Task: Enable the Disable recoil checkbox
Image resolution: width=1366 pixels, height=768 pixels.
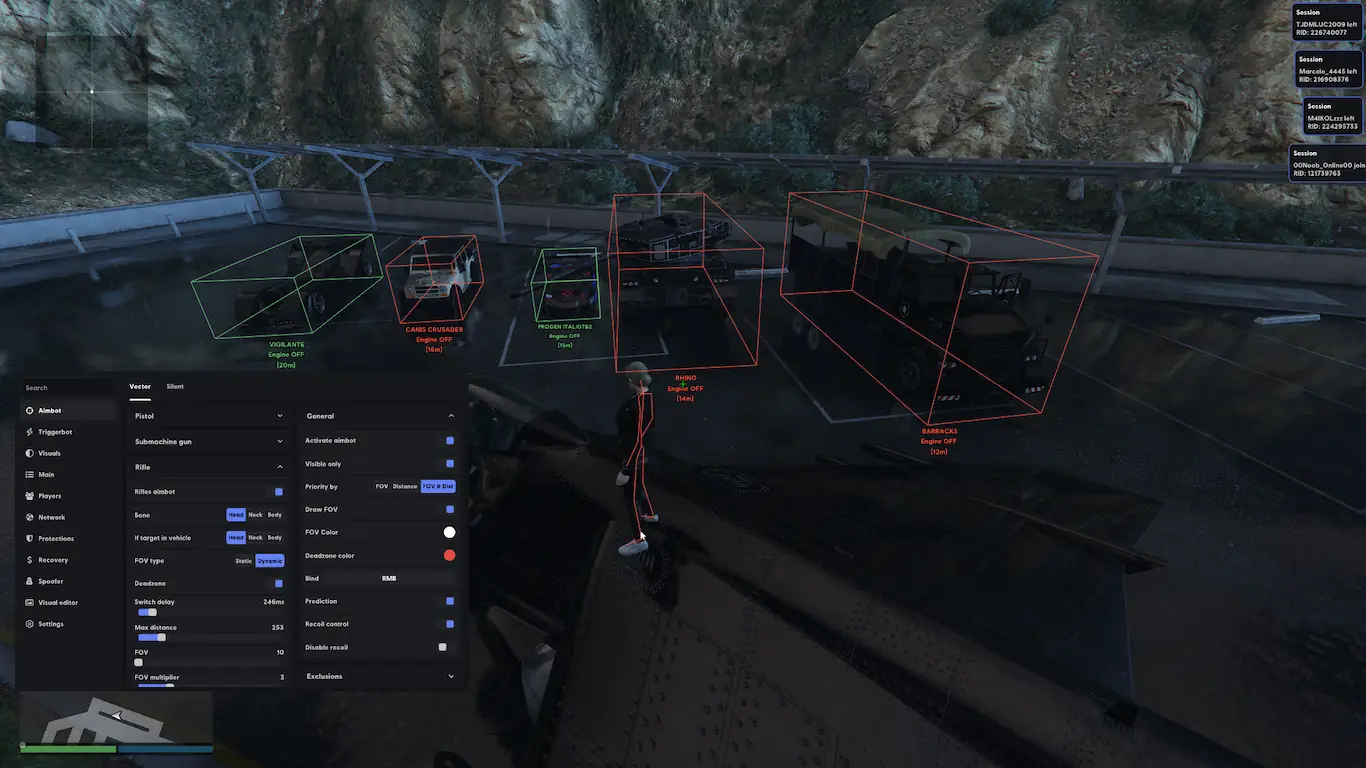Action: click(x=442, y=647)
